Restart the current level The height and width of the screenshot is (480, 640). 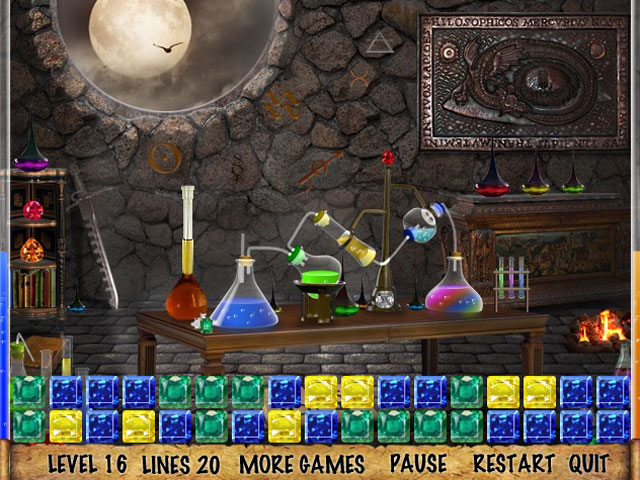(513, 463)
